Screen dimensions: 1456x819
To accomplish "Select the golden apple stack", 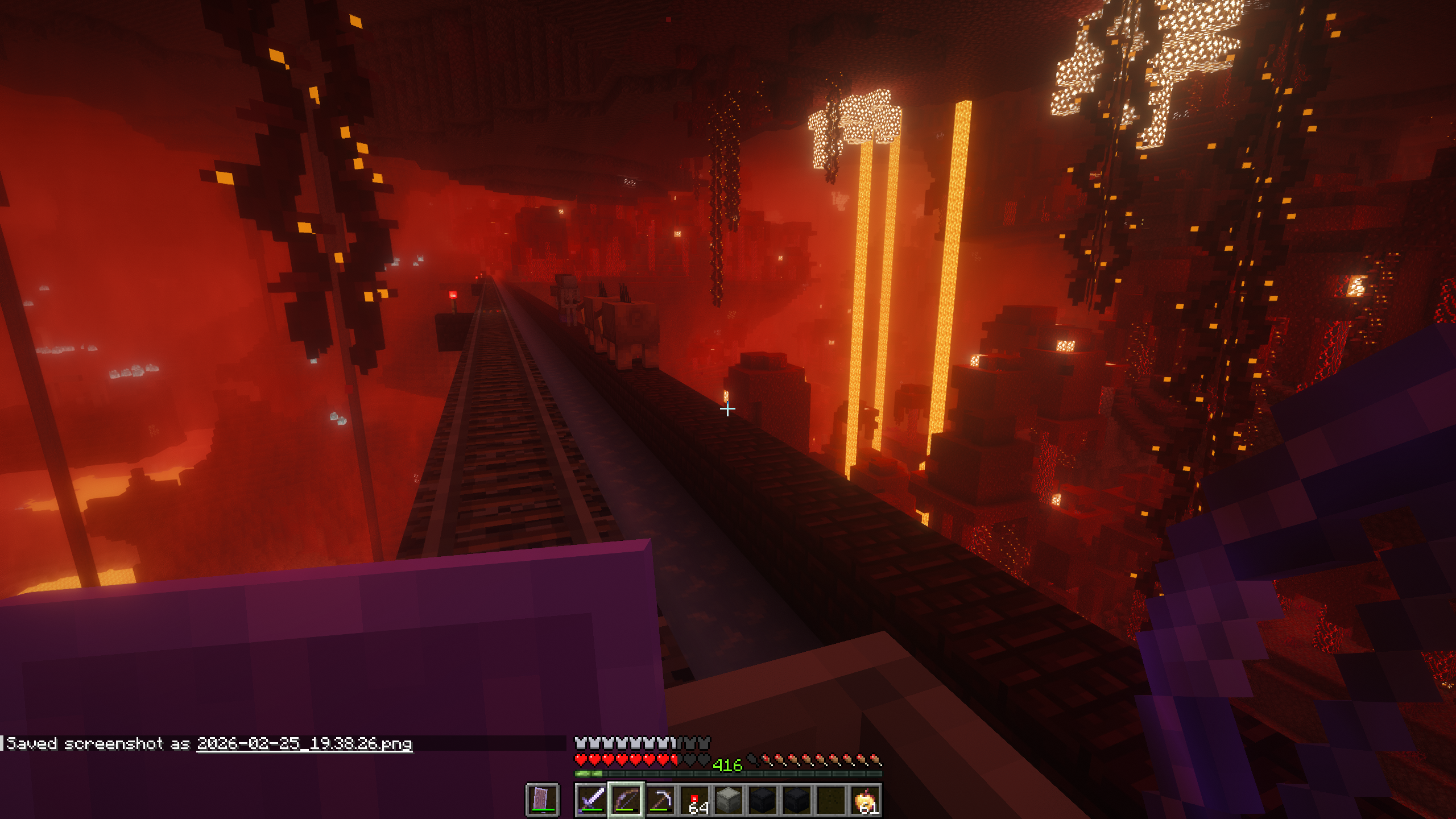I will (x=865, y=800).
